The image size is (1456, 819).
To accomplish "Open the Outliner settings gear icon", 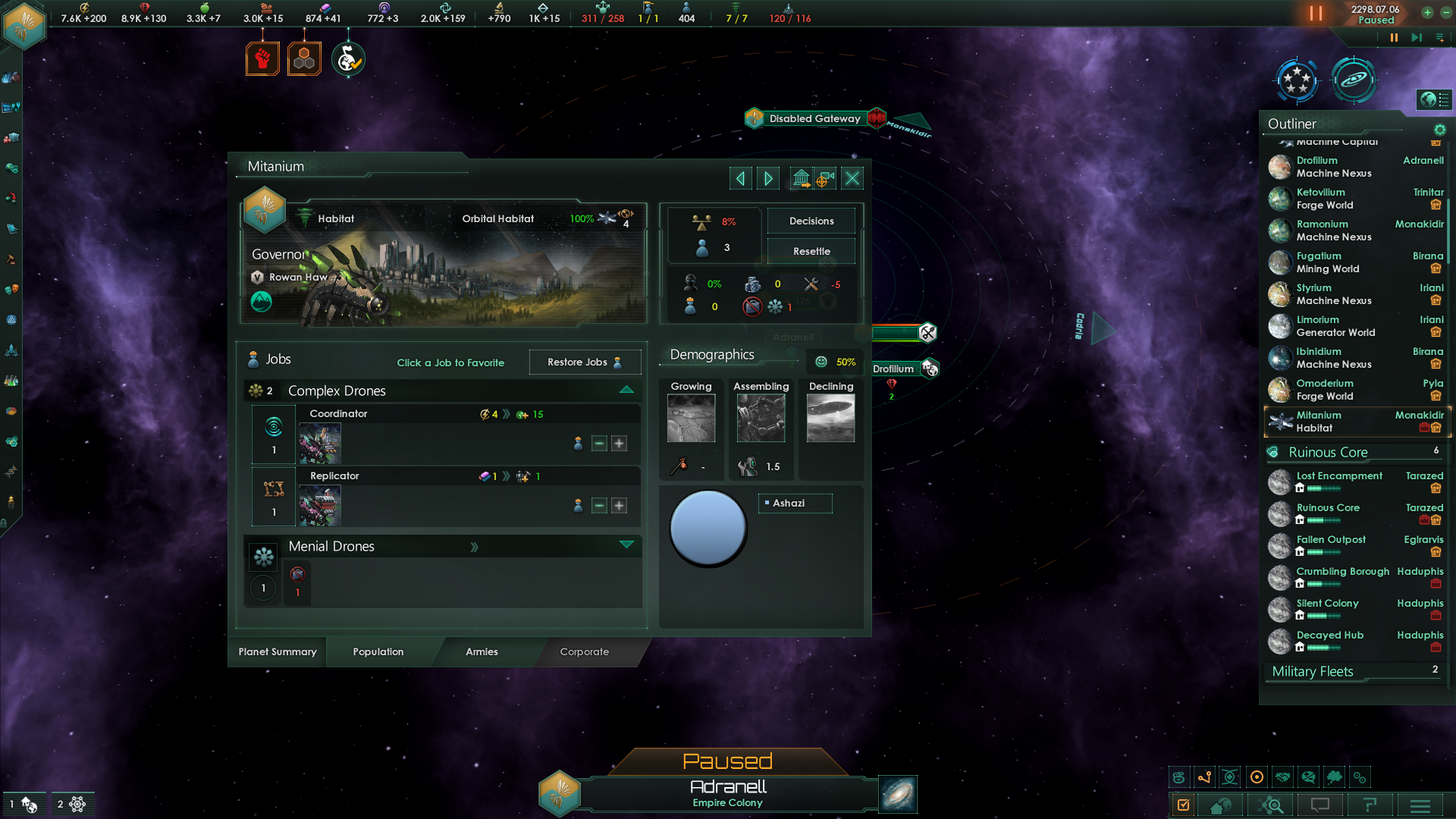I will [1439, 130].
